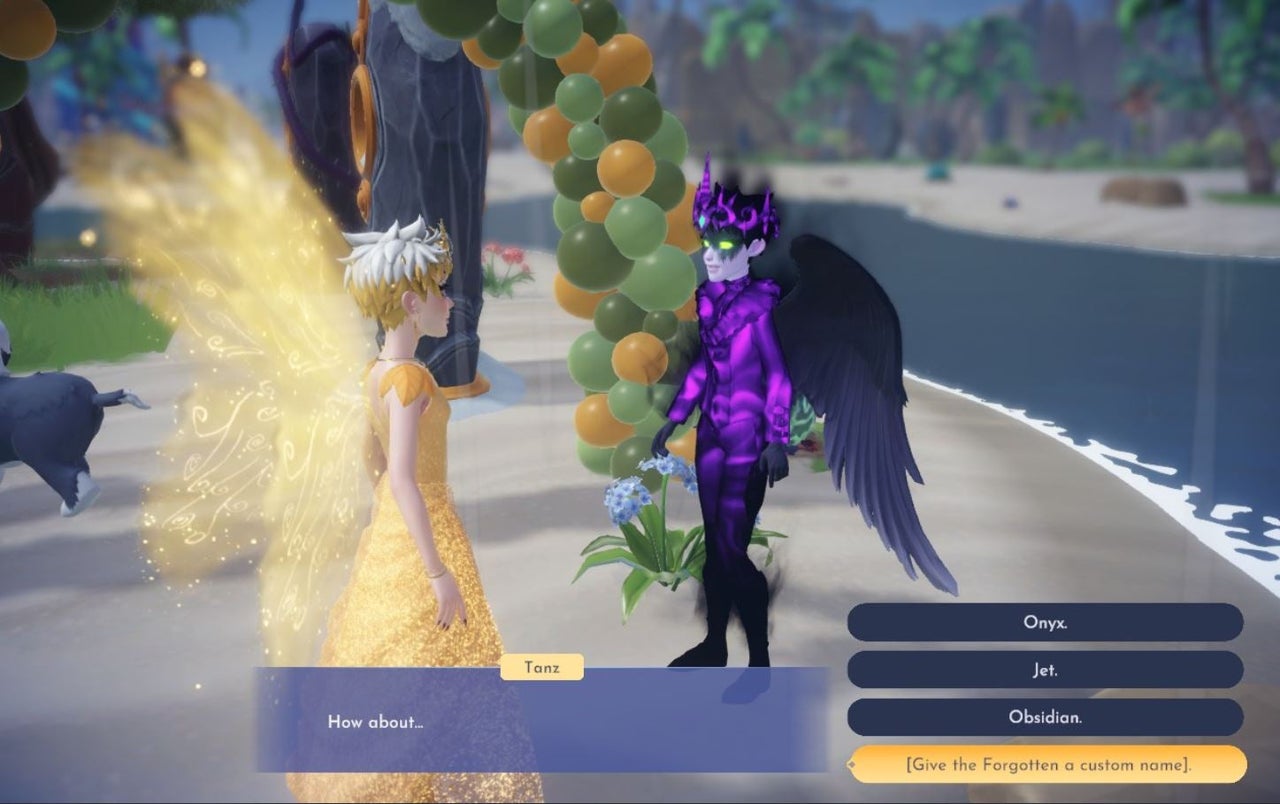
Task: Give the Forgotten a custom name
Action: click(x=1047, y=765)
